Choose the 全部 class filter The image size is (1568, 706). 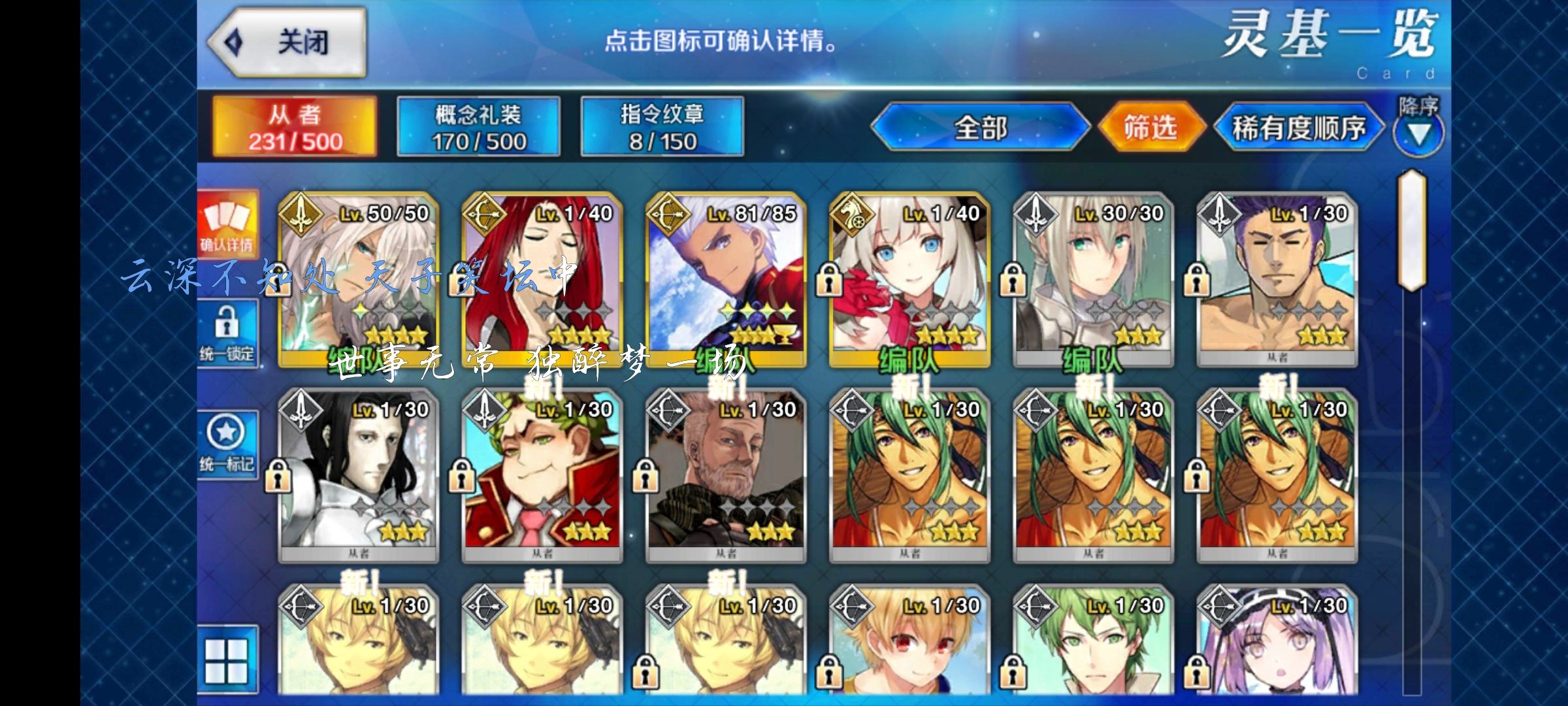coord(980,127)
